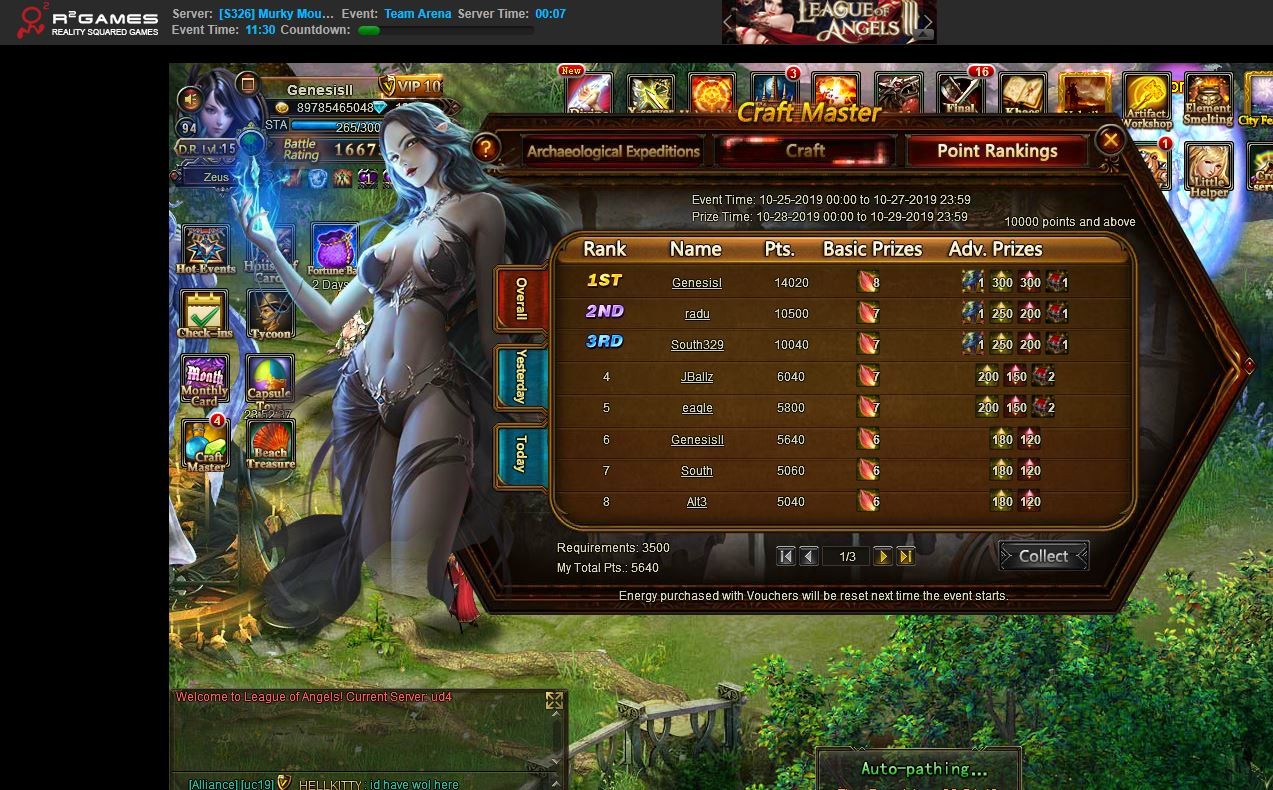Click player name South329 in rankings
Screen dimensions: 1273x790
pyautogui.click(x=697, y=345)
